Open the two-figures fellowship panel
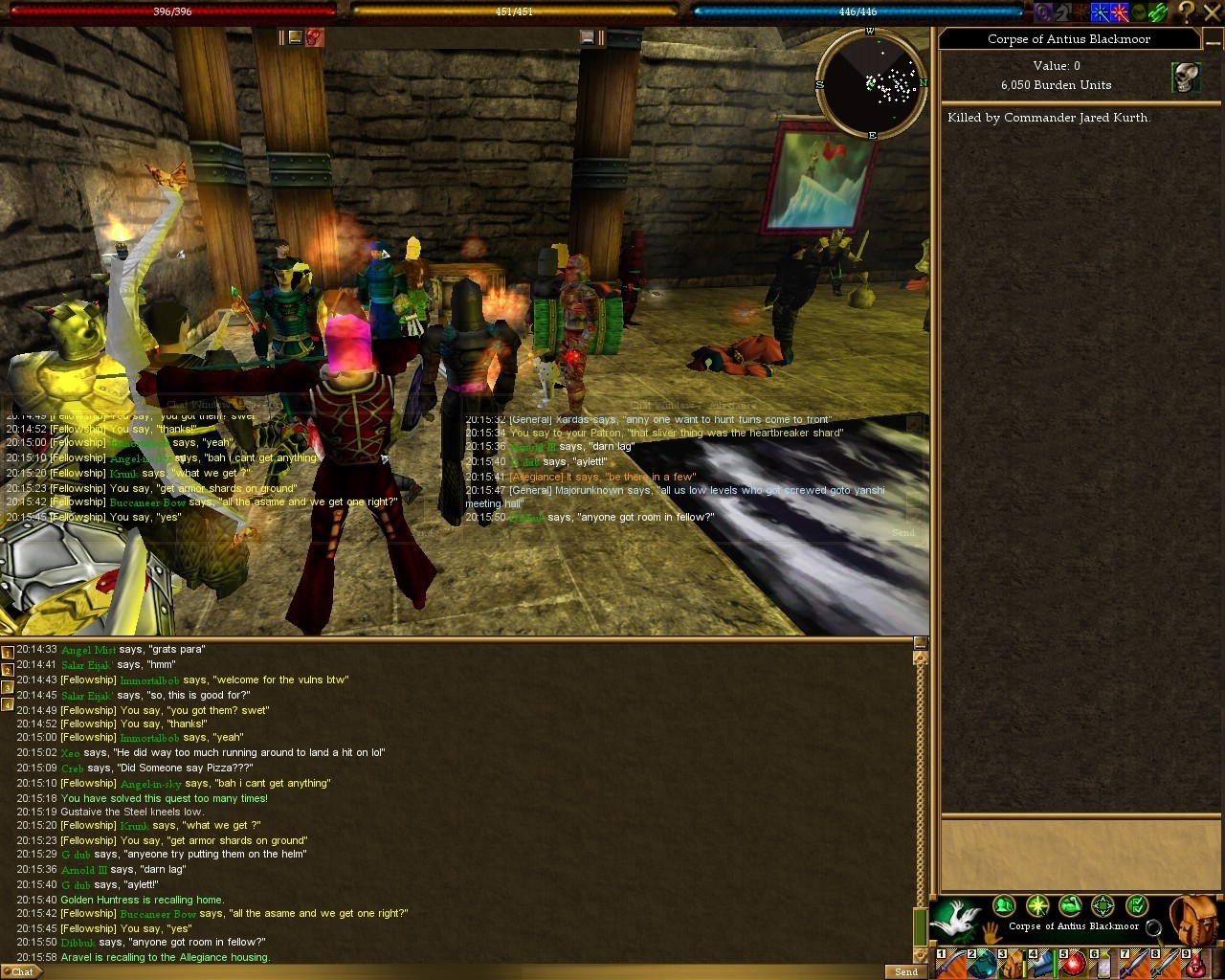The height and width of the screenshot is (980, 1225). coord(1004,904)
